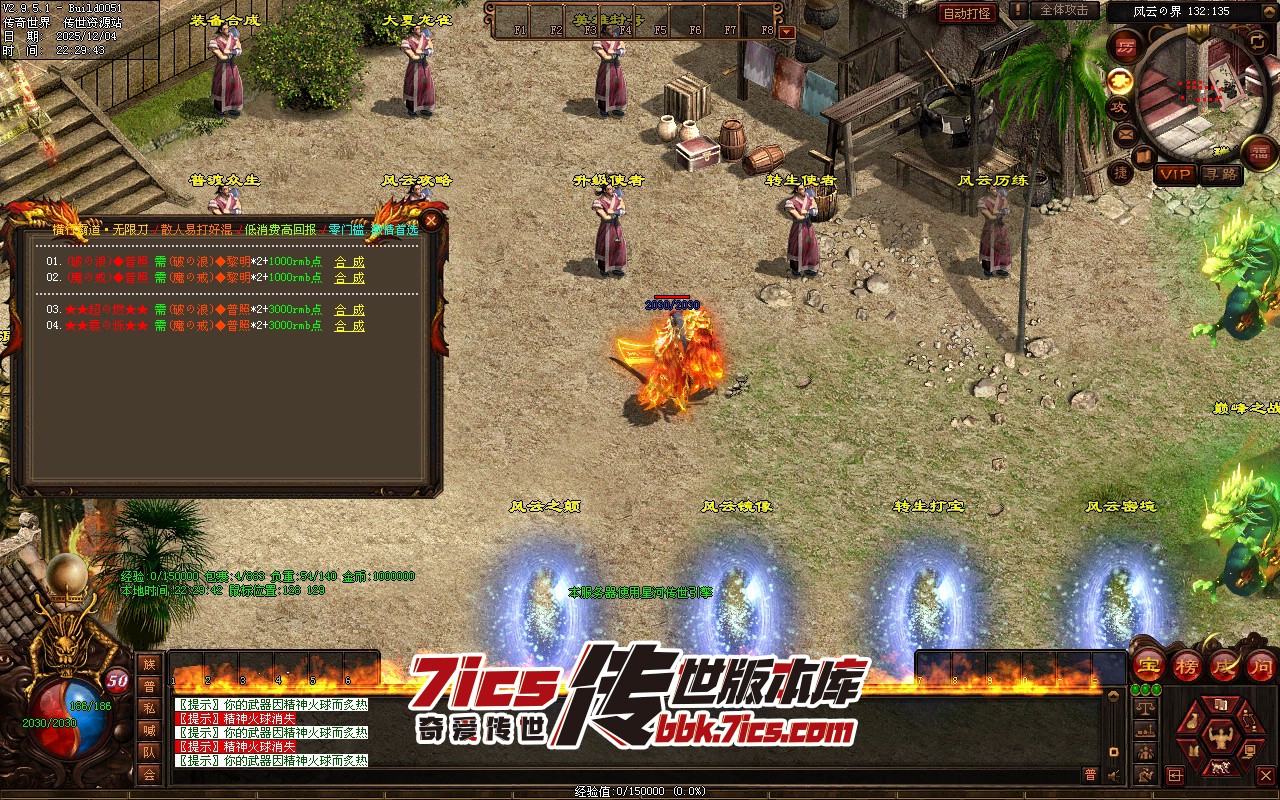Close the equipment synthesis dialog
Image resolution: width=1280 pixels, height=800 pixels.
431,220
